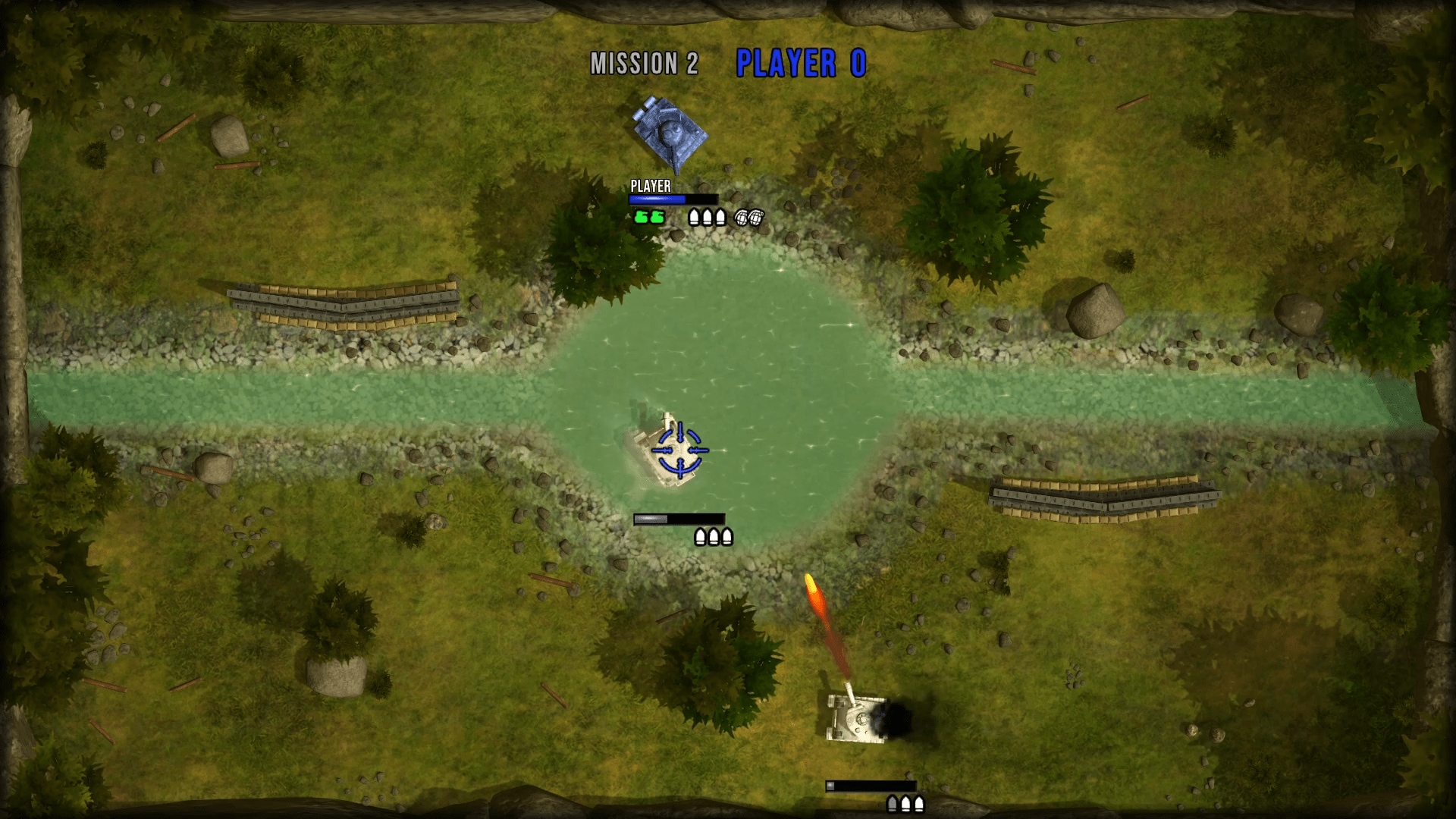Click the right grenade icon next to the bullets

coord(757,218)
